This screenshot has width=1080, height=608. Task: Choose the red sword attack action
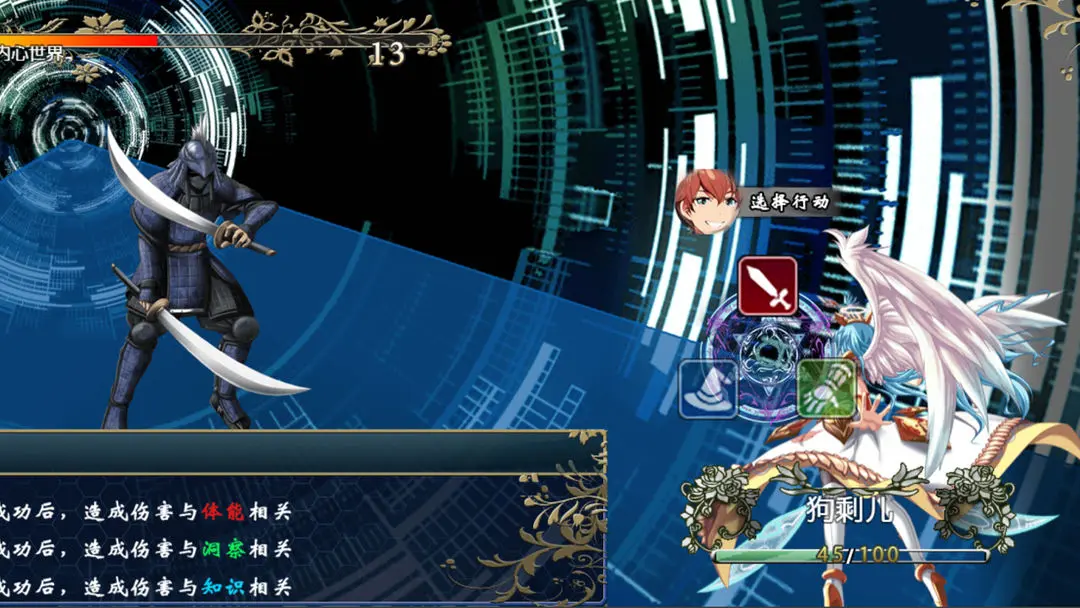click(767, 286)
